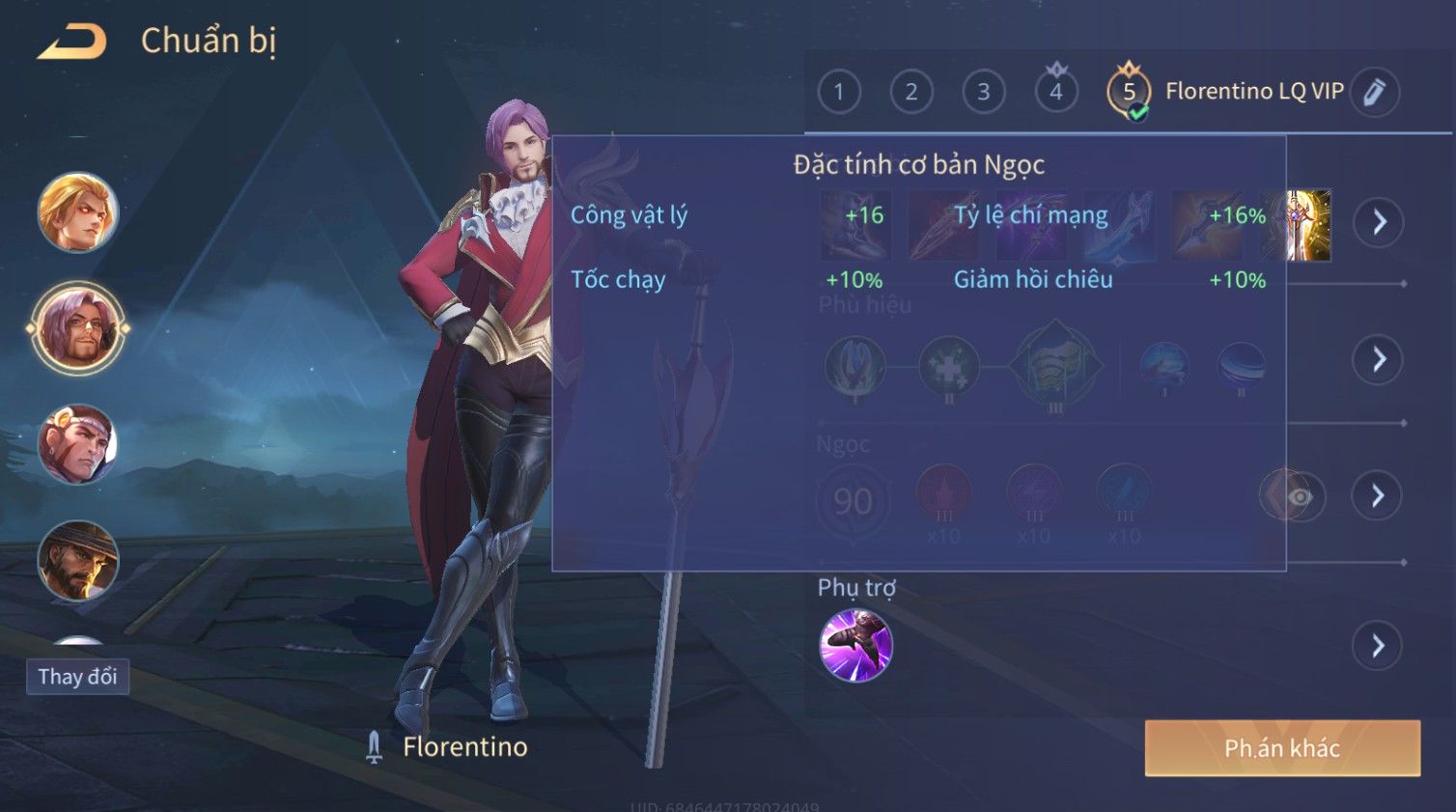
Task: Expand the Ngọc section arrow
Action: click(1378, 495)
